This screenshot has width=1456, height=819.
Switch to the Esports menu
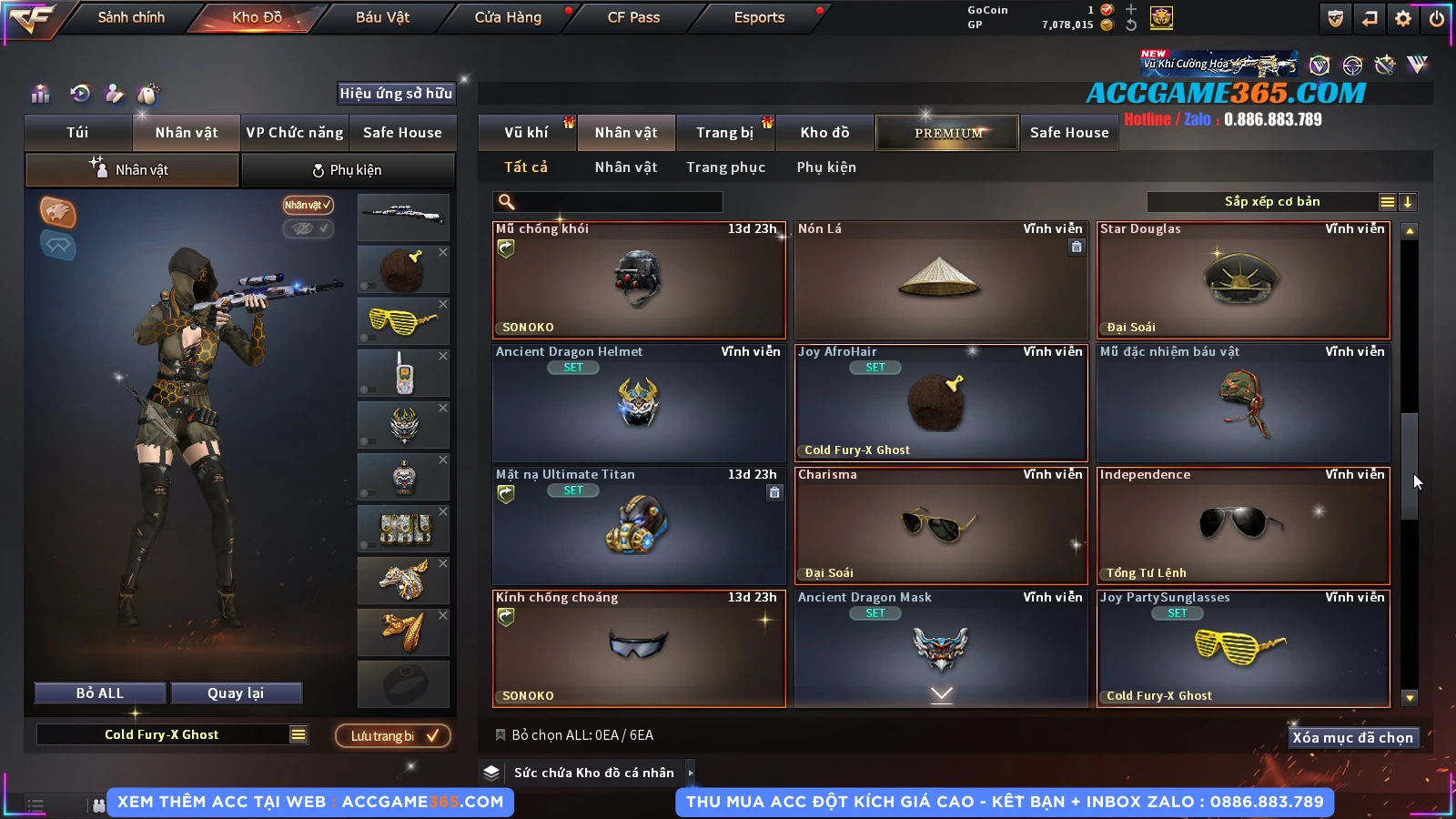coord(759,17)
